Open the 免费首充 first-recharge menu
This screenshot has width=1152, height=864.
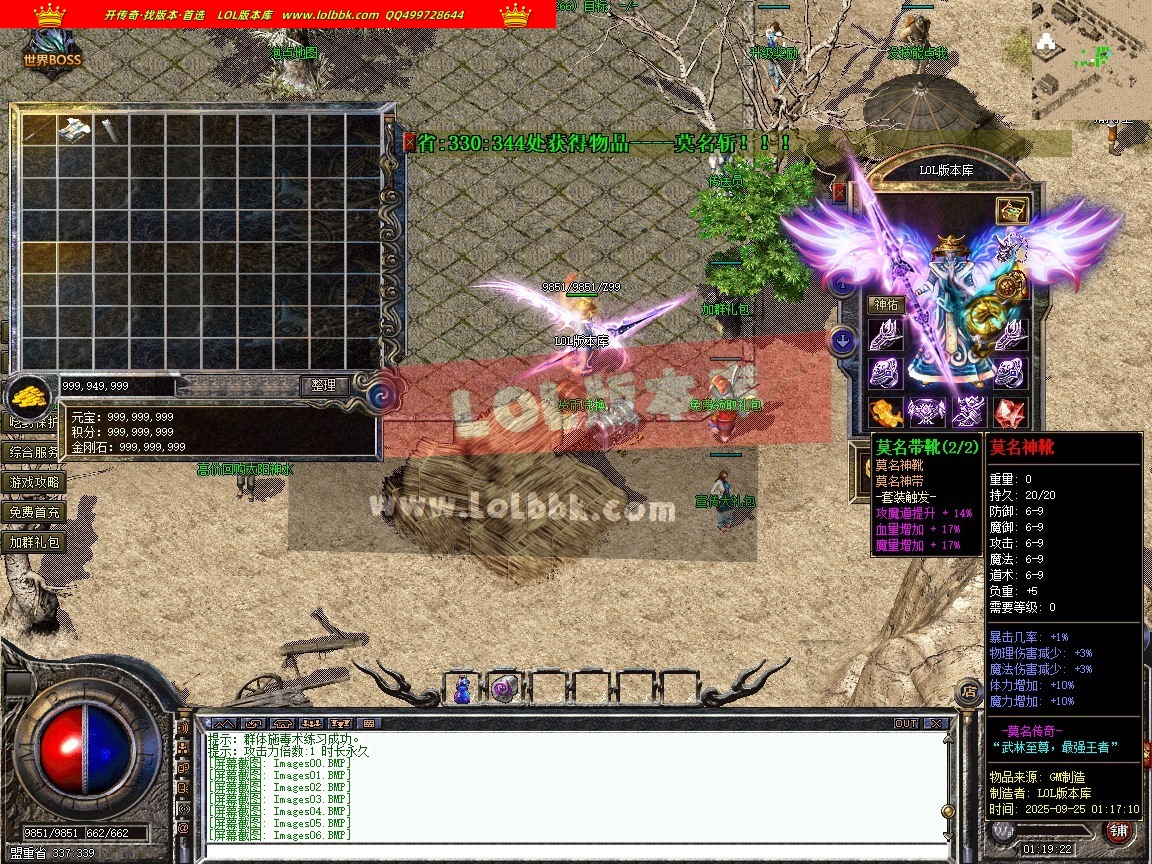click(x=35, y=512)
